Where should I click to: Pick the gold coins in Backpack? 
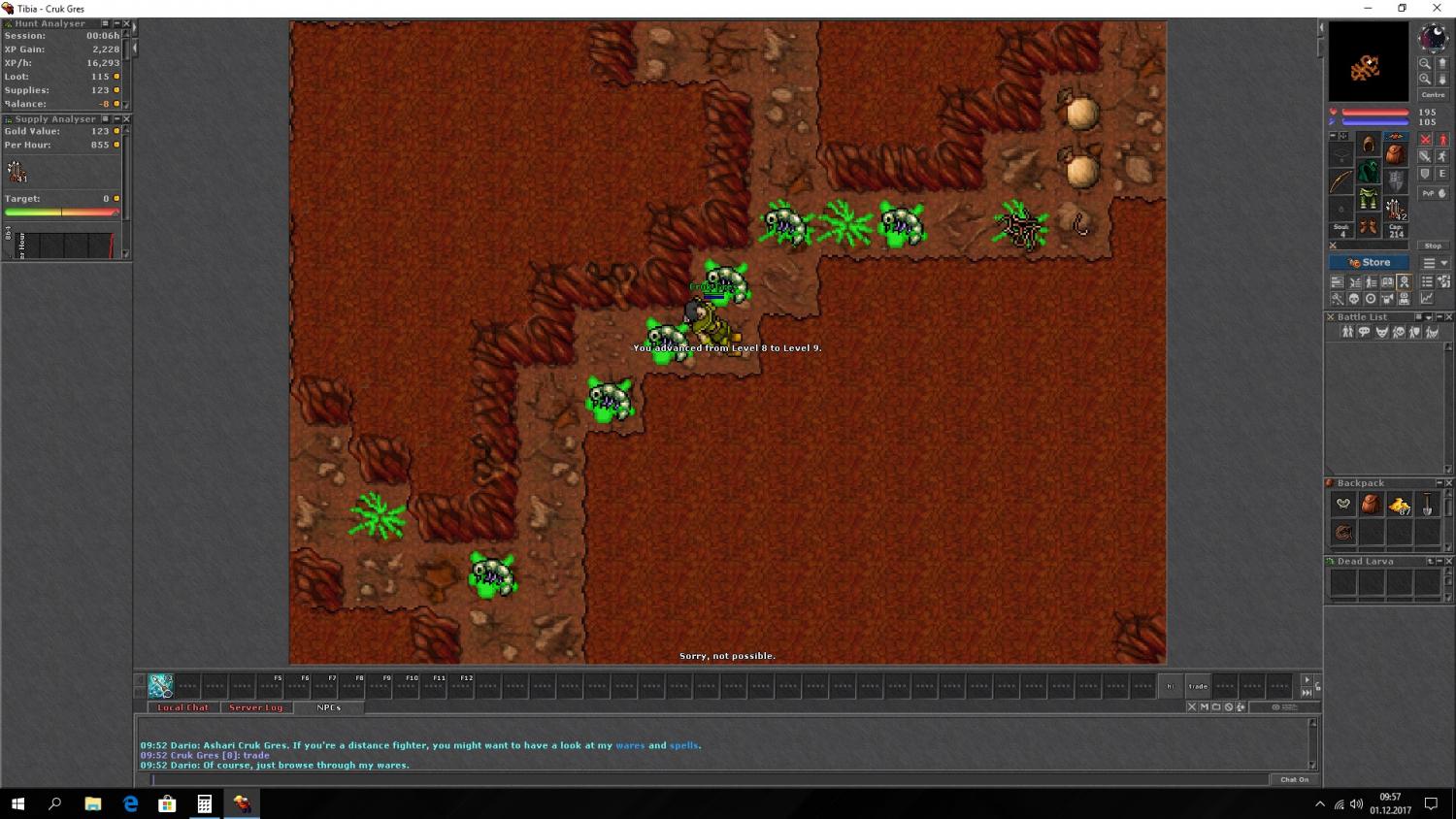(x=1400, y=505)
